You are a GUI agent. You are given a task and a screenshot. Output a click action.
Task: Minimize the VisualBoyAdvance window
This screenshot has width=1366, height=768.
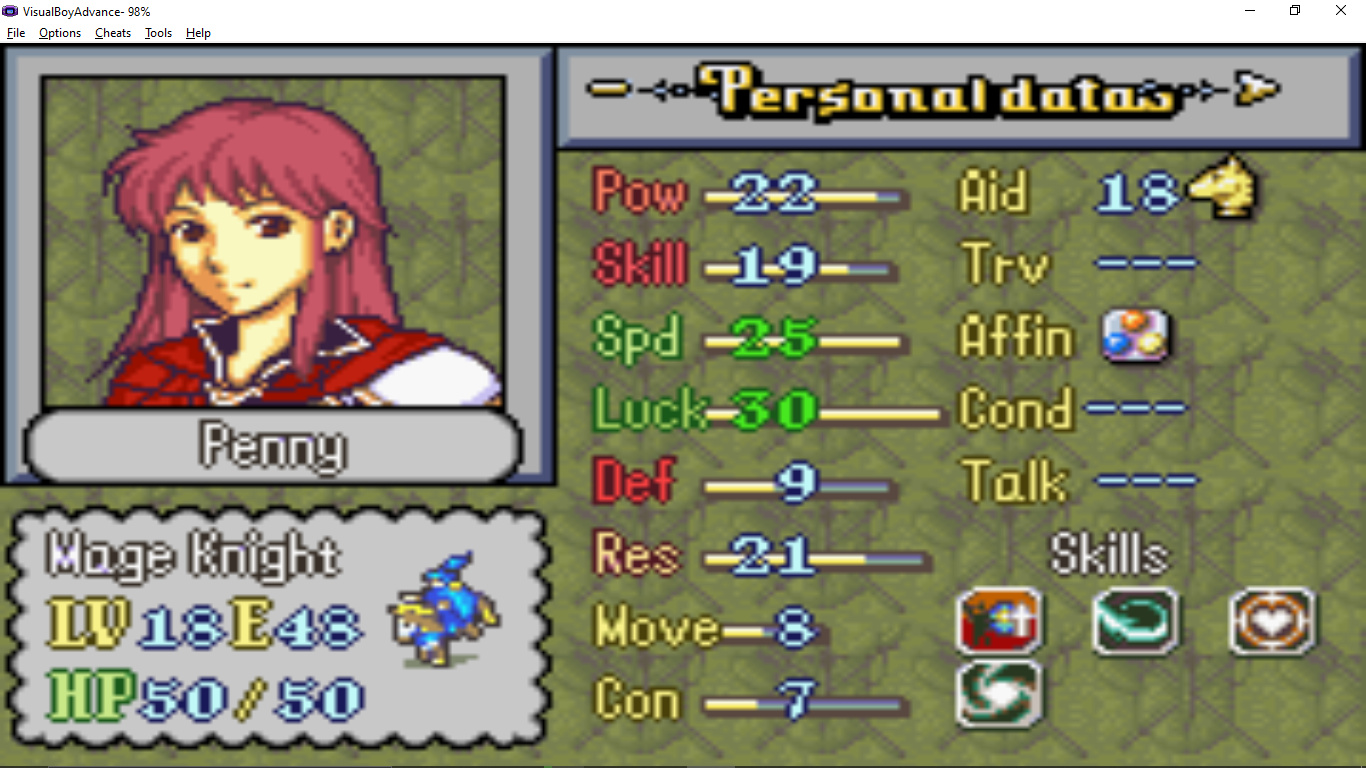[x=1250, y=11]
